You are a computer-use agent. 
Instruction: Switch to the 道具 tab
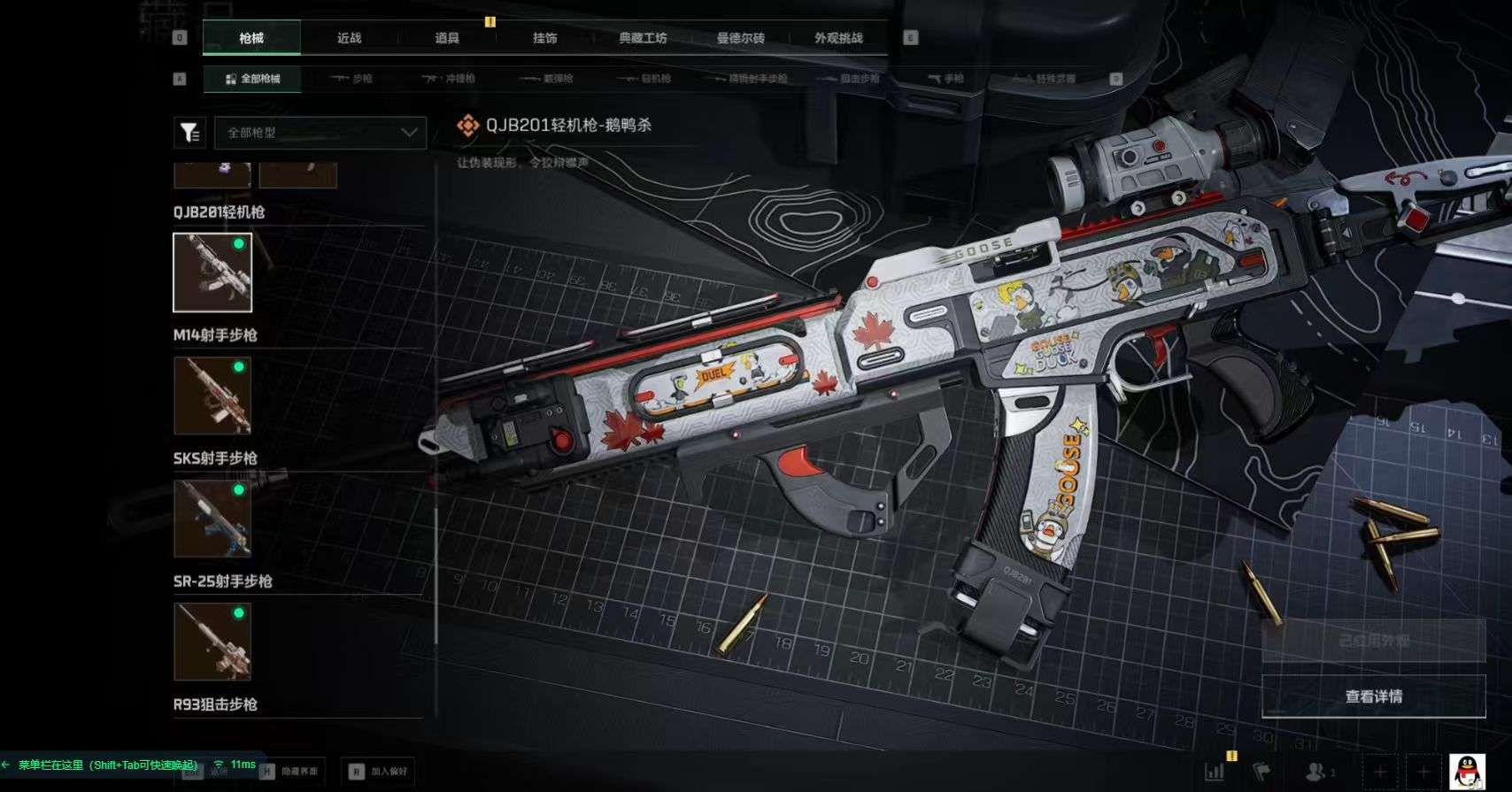click(447, 38)
